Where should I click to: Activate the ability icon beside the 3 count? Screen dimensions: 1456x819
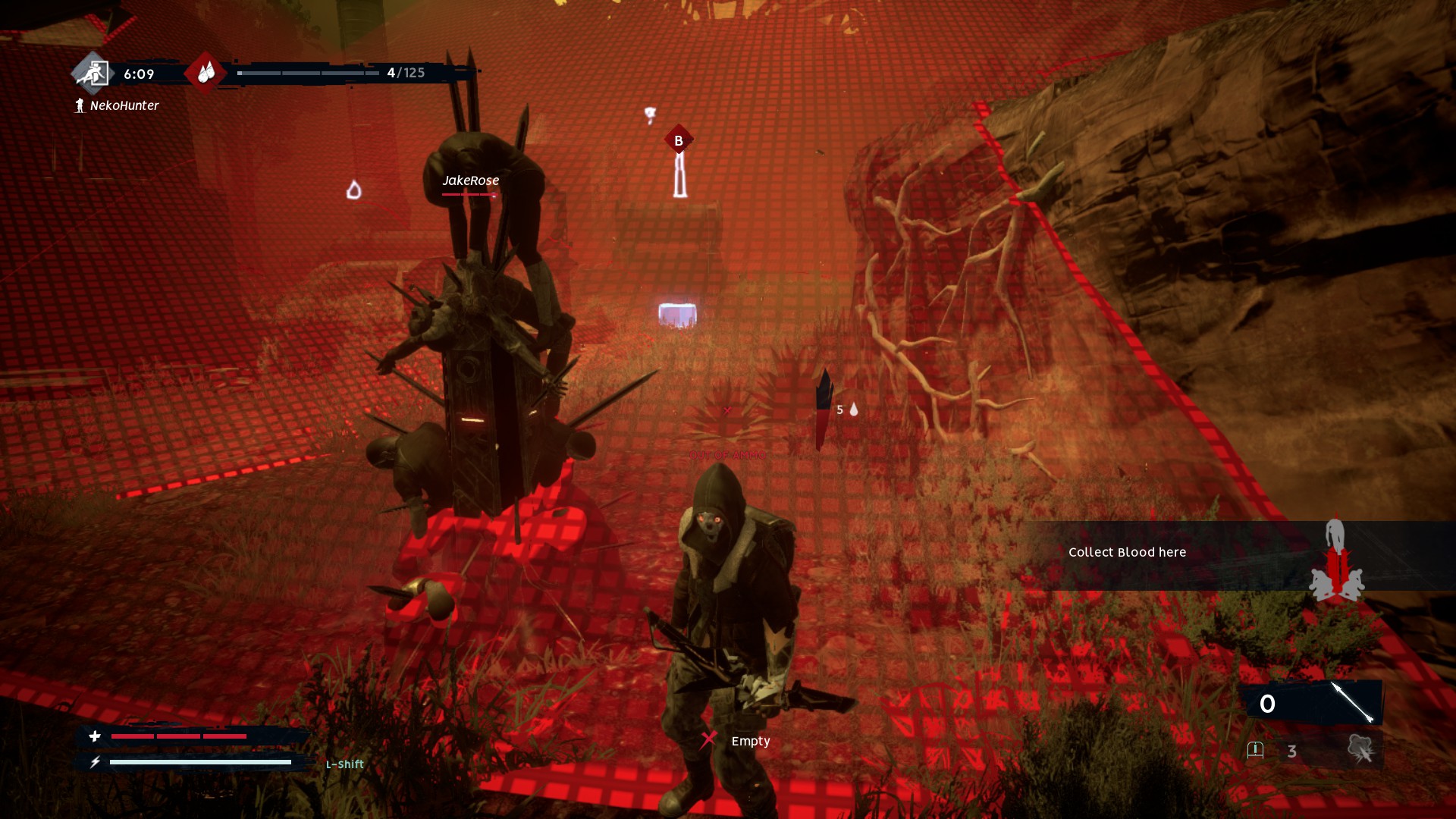1360,750
